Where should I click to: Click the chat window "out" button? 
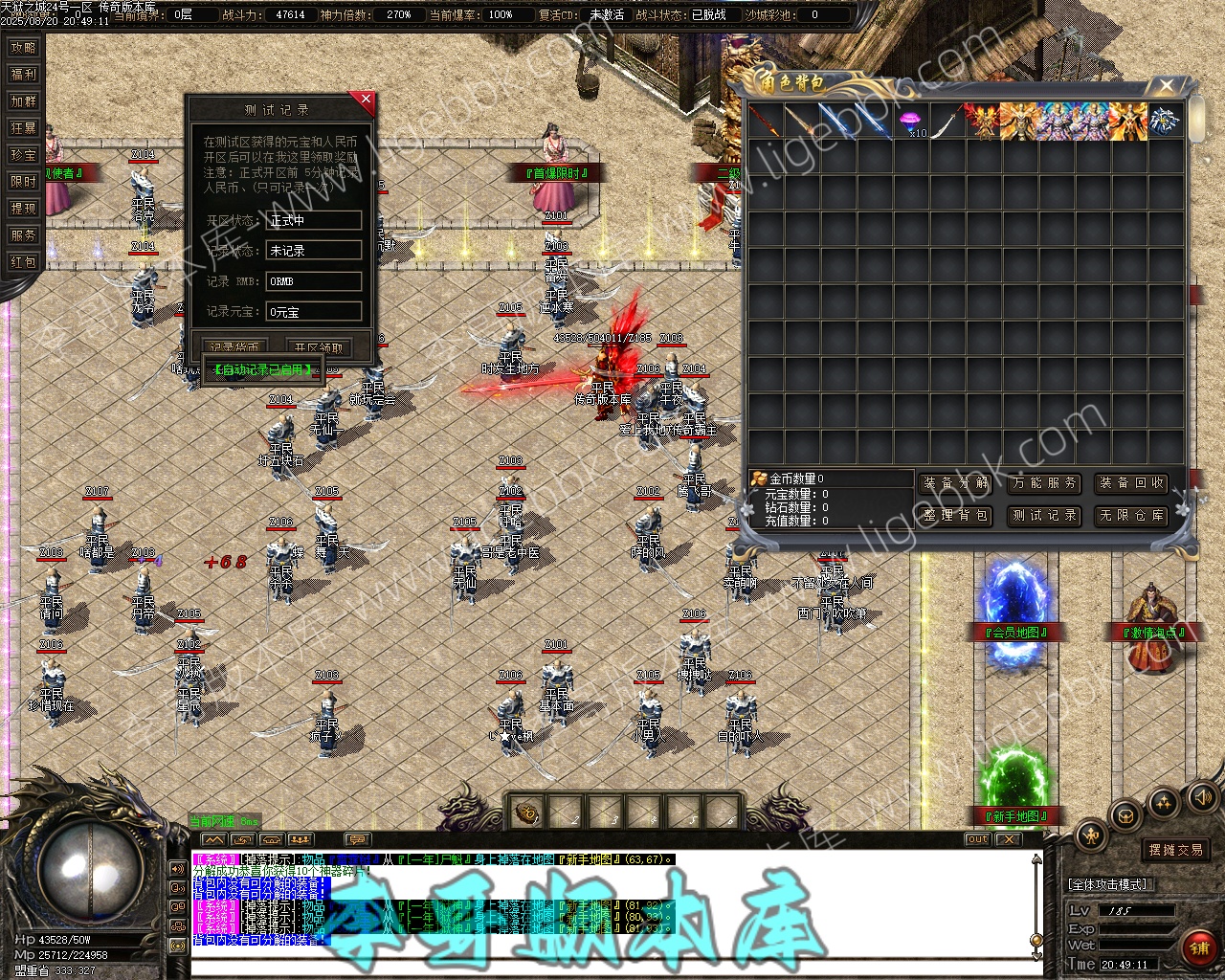[x=977, y=839]
